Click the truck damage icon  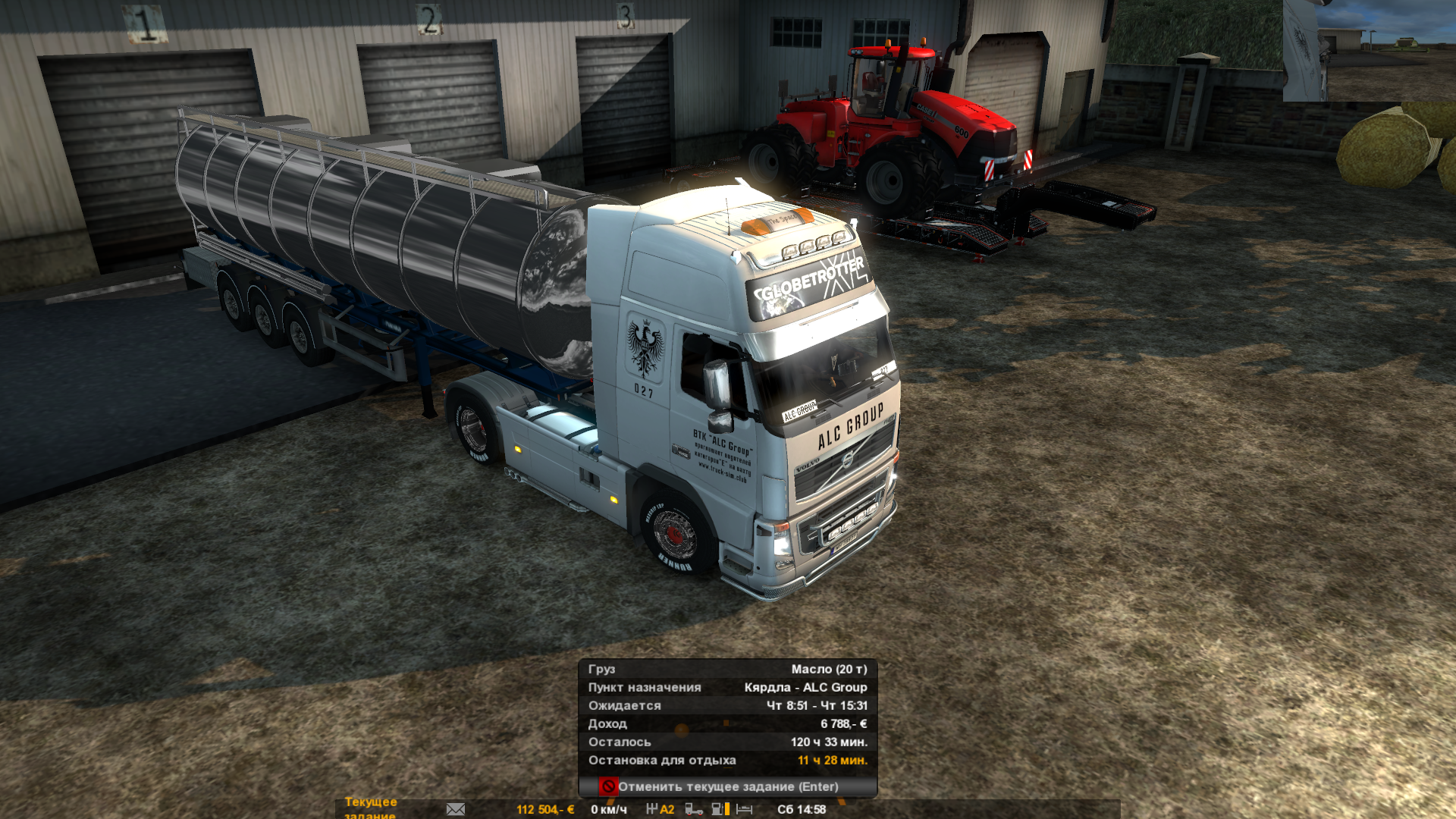tap(693, 809)
